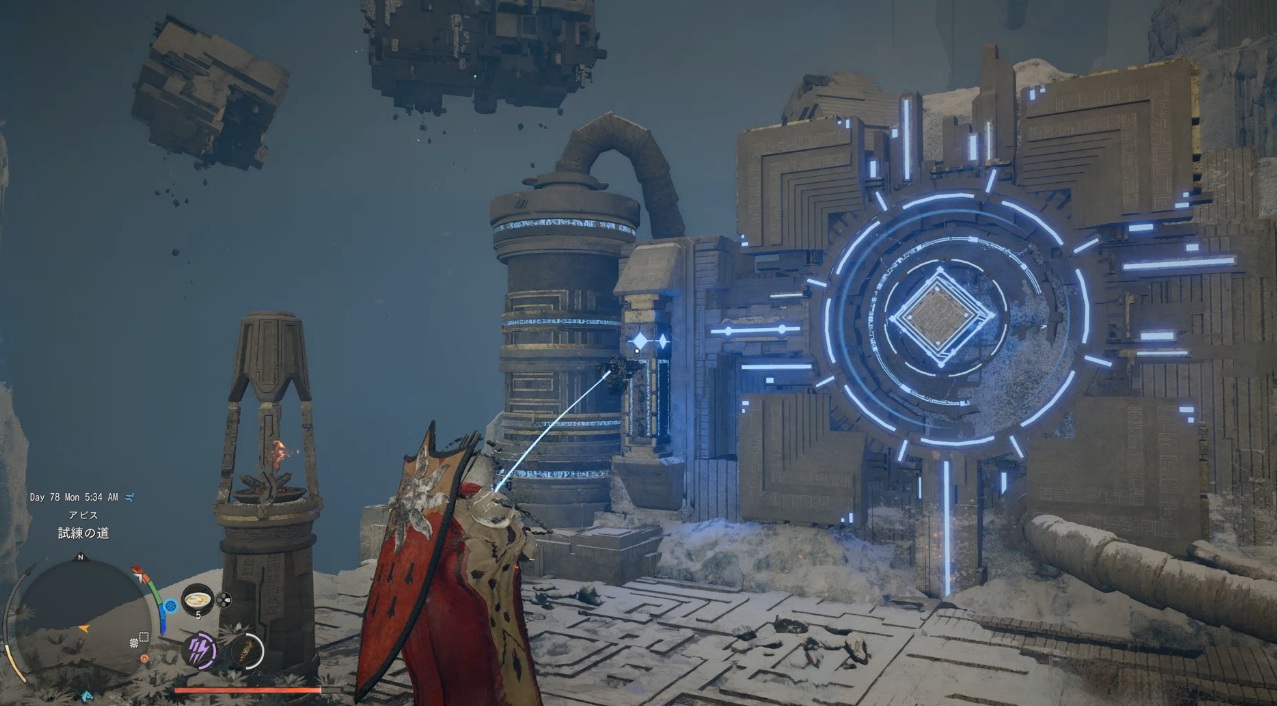Click the blue gear icon beside the minimap
1277x706 pixels.
click(x=170, y=605)
